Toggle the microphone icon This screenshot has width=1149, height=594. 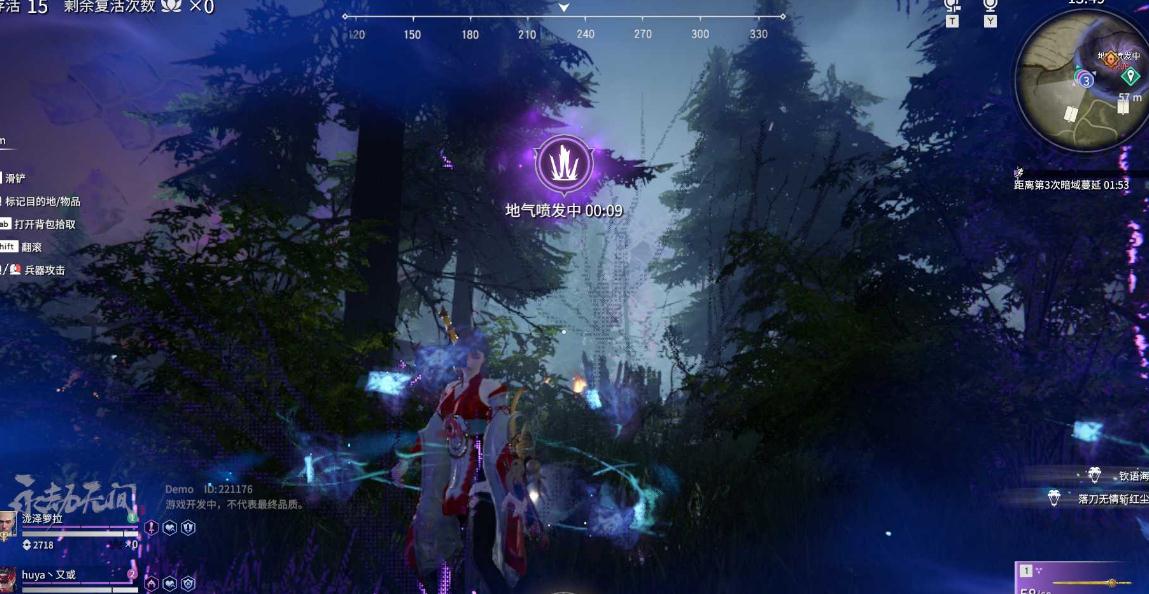(x=989, y=6)
